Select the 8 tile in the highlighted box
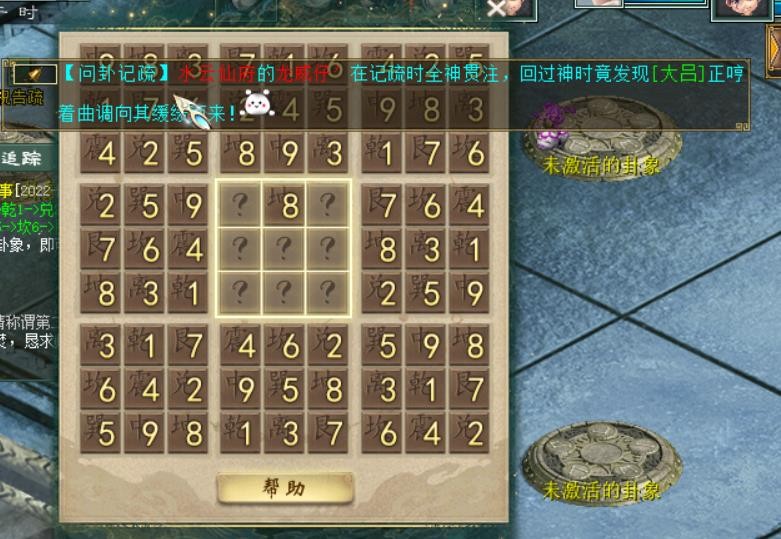781x539 pixels. pyautogui.click(x=284, y=205)
